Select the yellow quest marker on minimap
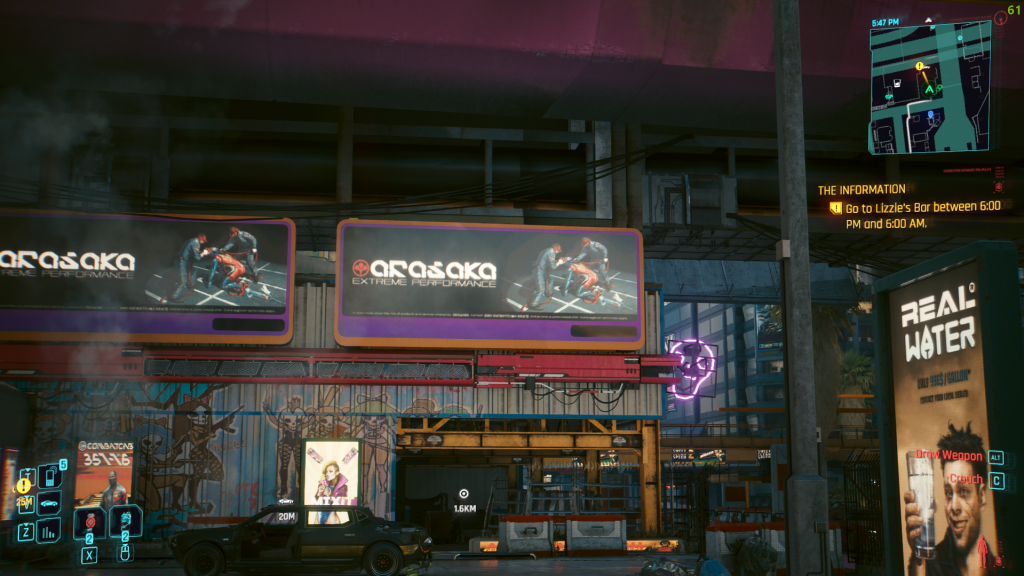Screen dimensions: 1024x576 click(920, 66)
